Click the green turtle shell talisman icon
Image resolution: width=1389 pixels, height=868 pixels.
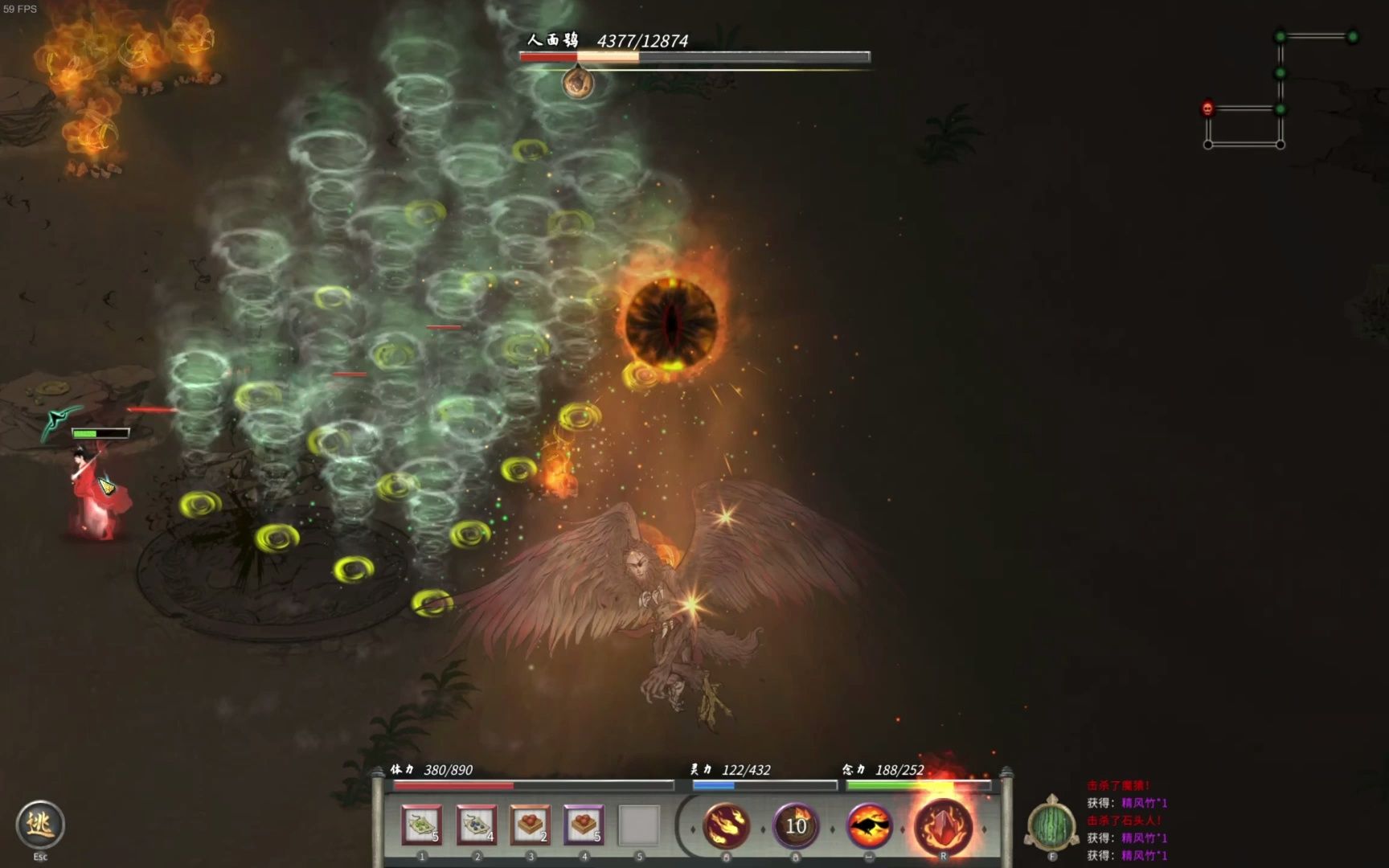[1052, 825]
